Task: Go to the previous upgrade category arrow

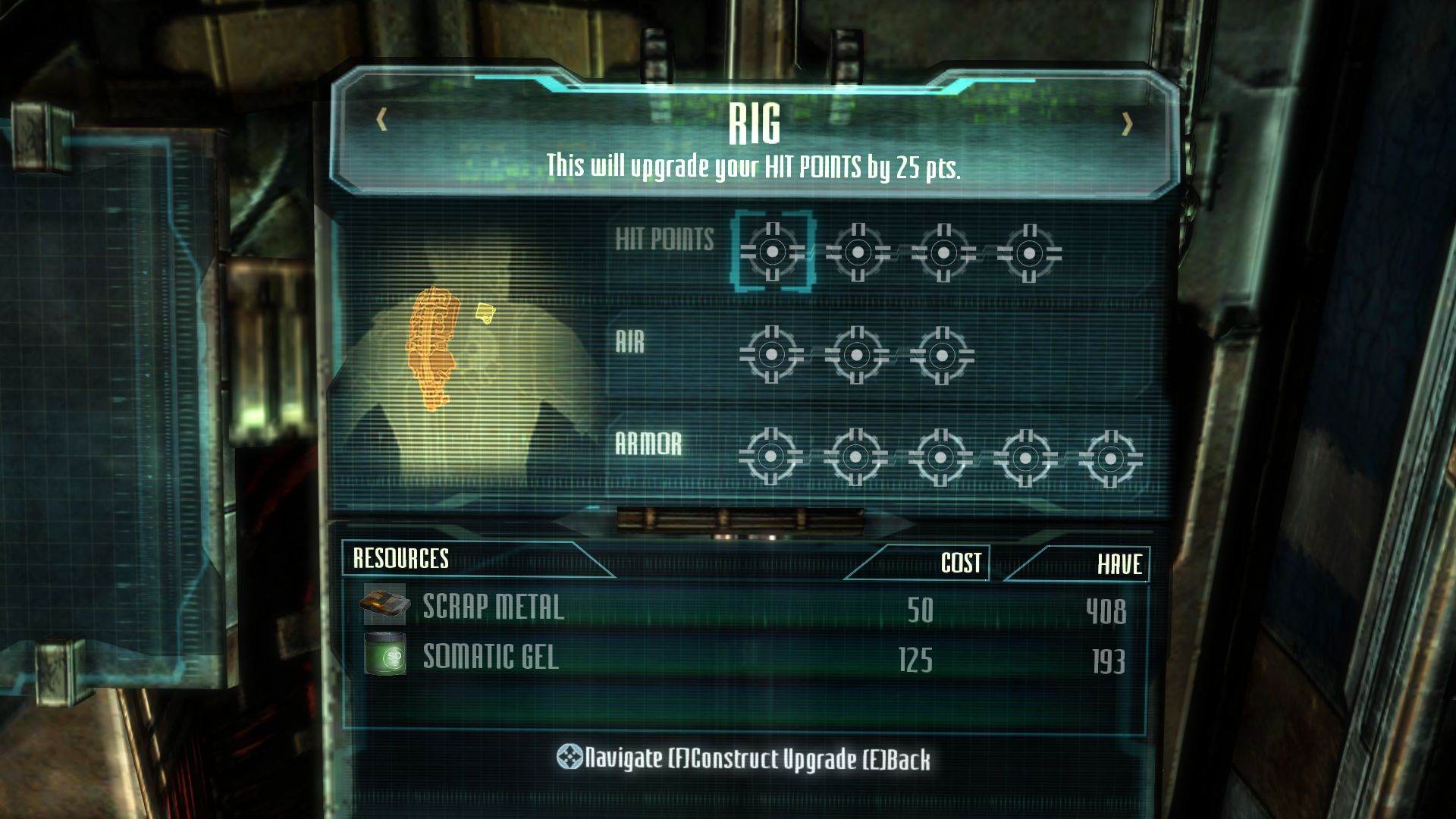Action: (382, 120)
